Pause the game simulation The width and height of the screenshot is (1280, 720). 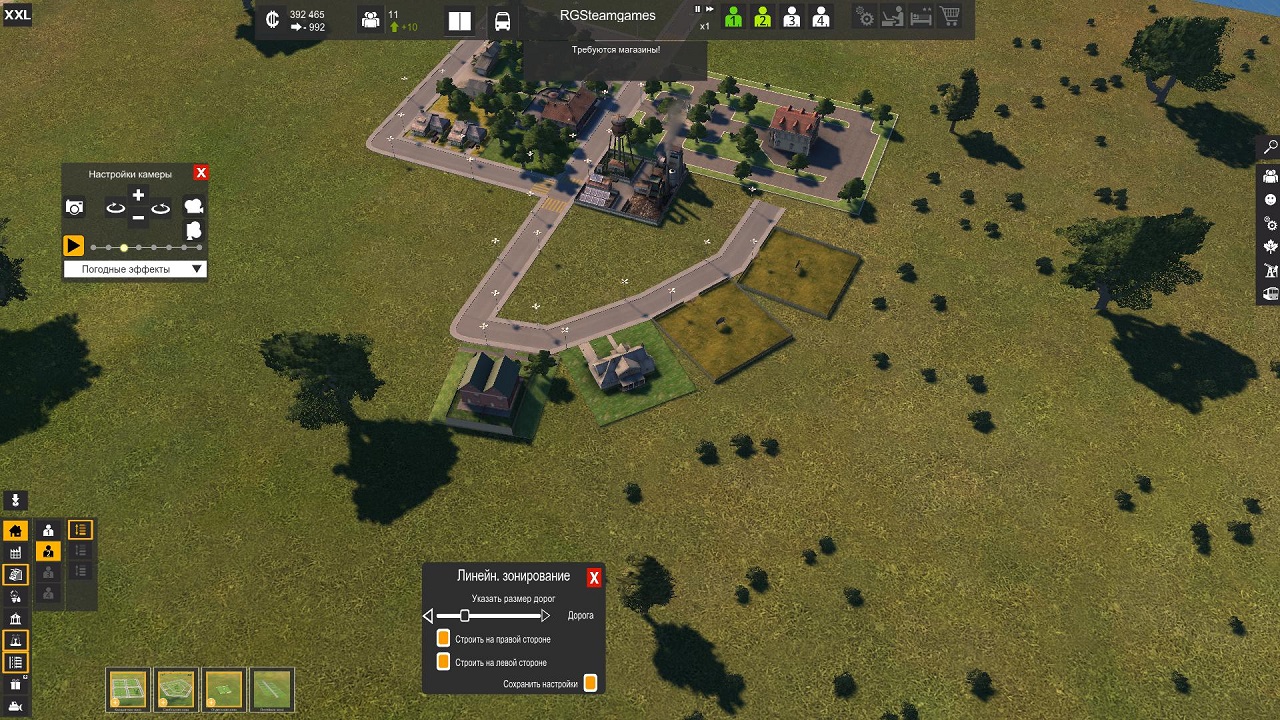pos(698,9)
